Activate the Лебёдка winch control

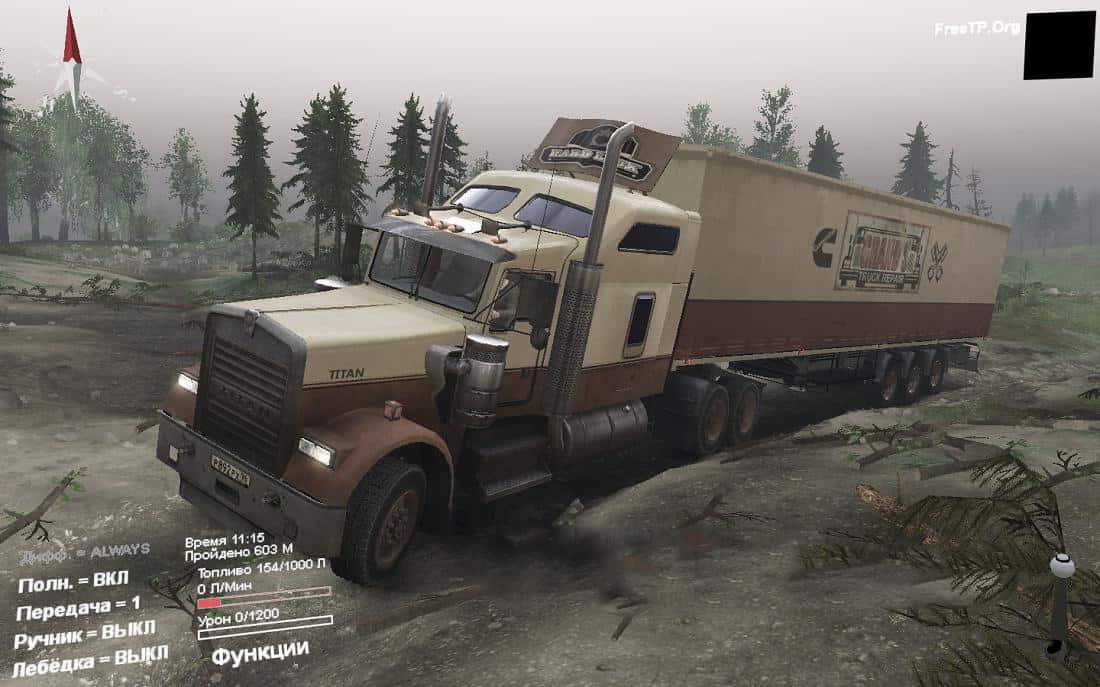89,661
